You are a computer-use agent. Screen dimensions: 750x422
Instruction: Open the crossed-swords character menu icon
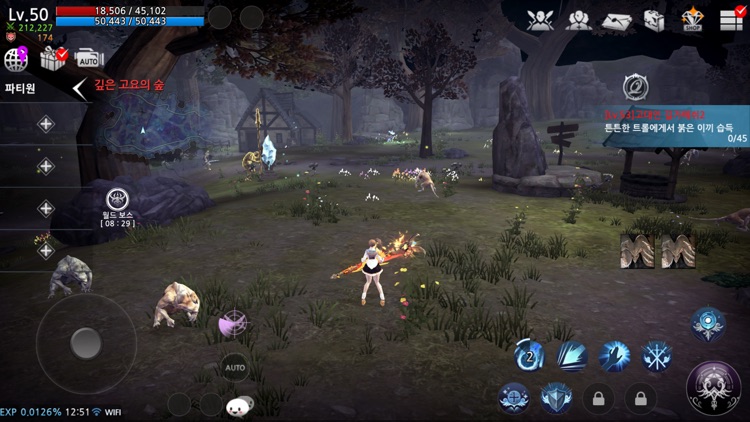[541, 19]
